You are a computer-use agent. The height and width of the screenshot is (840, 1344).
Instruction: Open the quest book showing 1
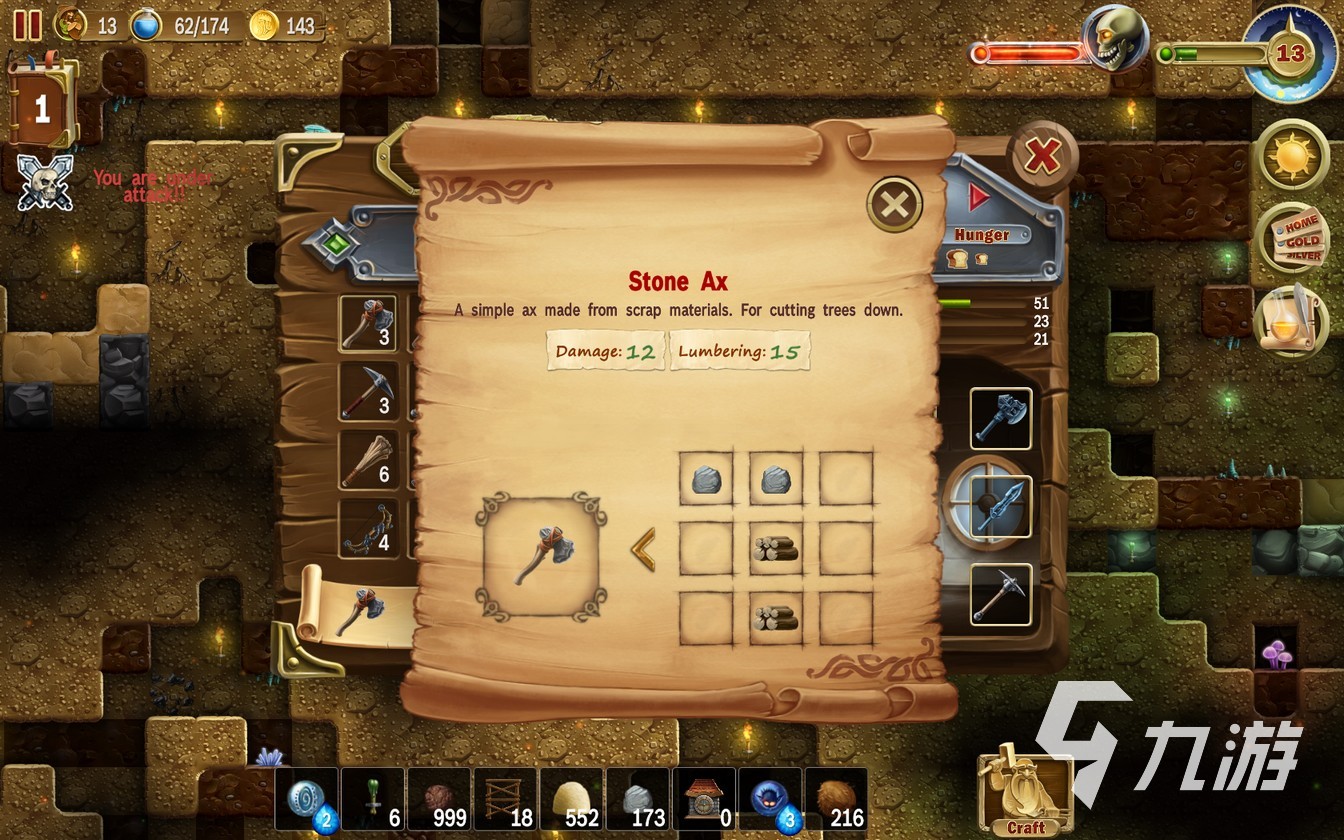pos(41,107)
